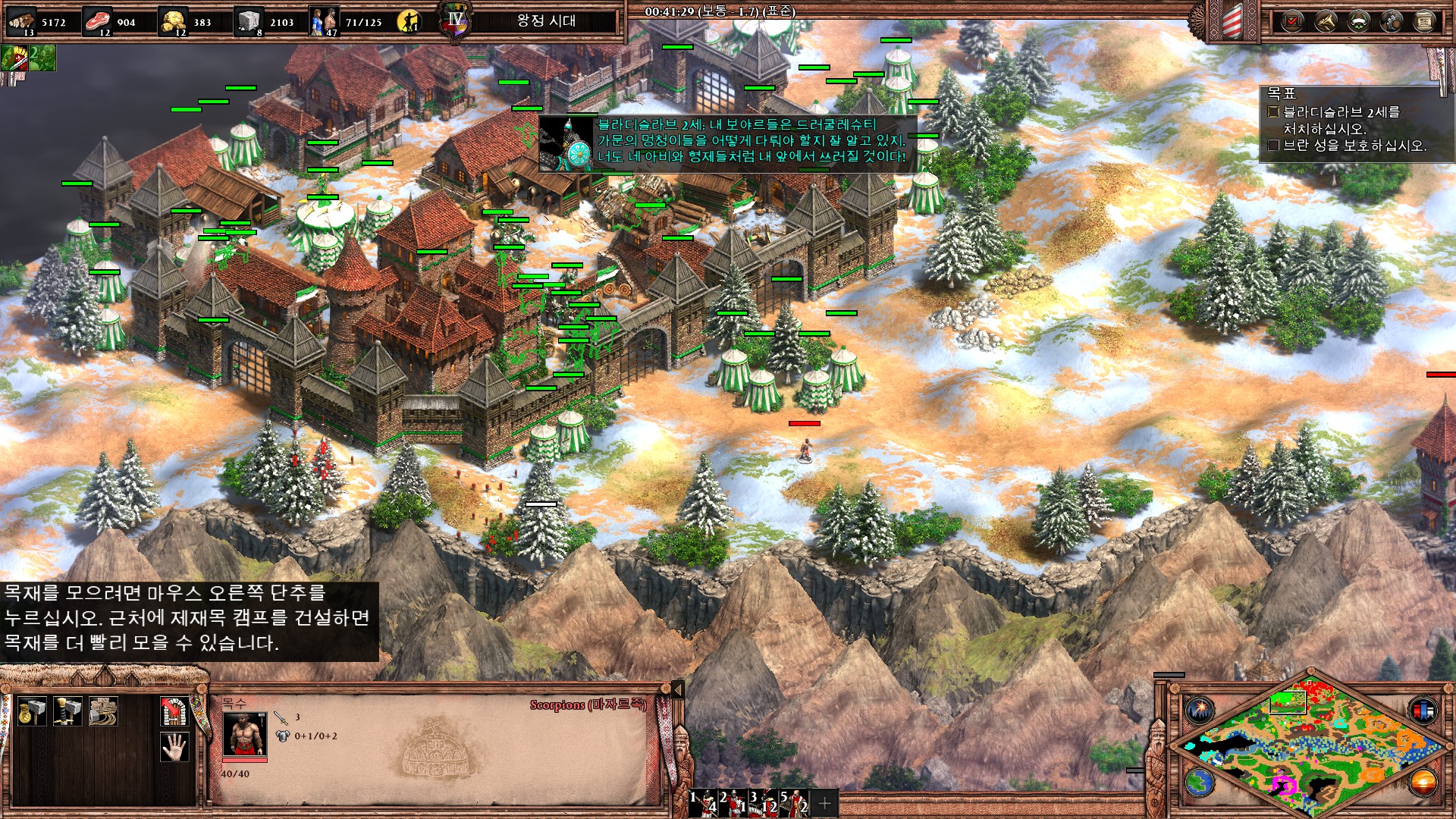
Task: Select control group 1
Action: point(703,802)
